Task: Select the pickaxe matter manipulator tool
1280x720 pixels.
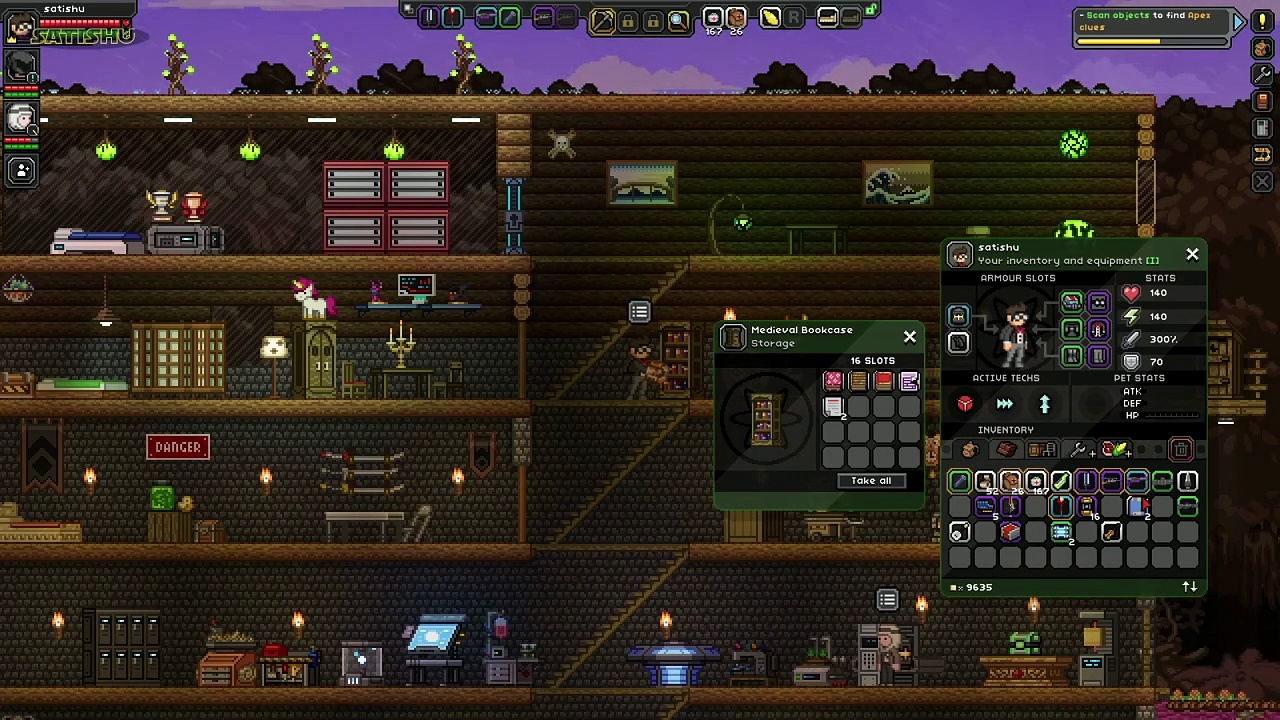Action: tap(602, 19)
